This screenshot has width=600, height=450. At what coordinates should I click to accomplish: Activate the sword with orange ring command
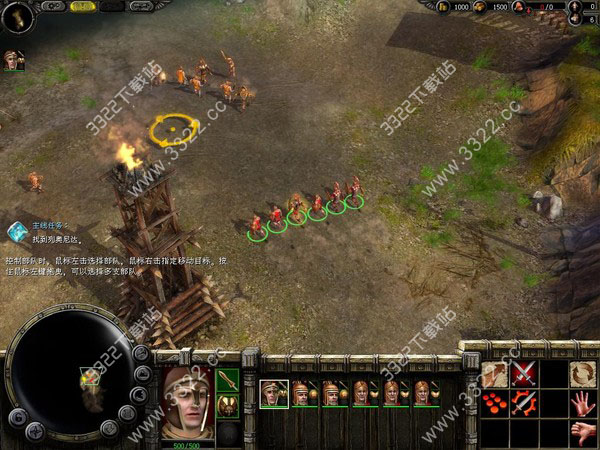[x=523, y=404]
